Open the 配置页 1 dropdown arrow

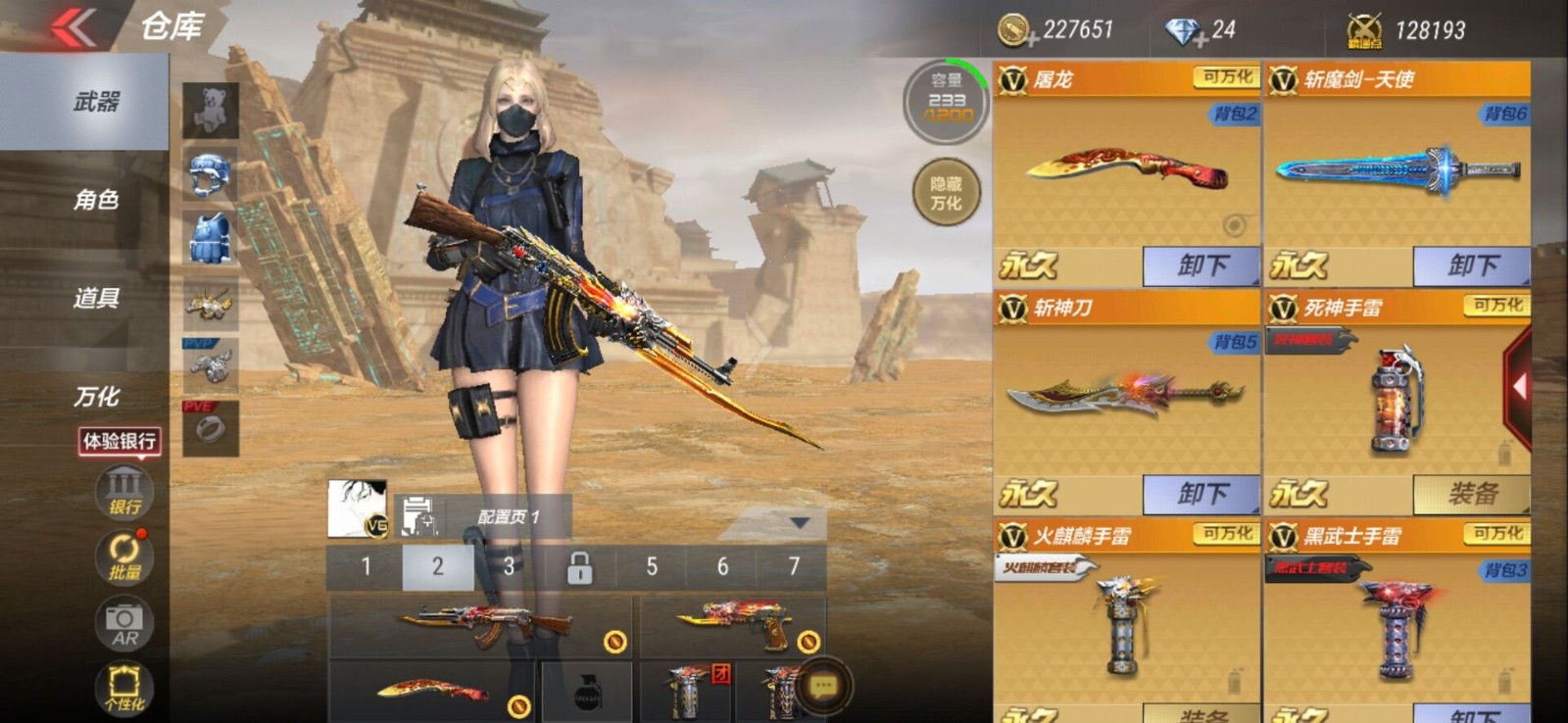[799, 524]
